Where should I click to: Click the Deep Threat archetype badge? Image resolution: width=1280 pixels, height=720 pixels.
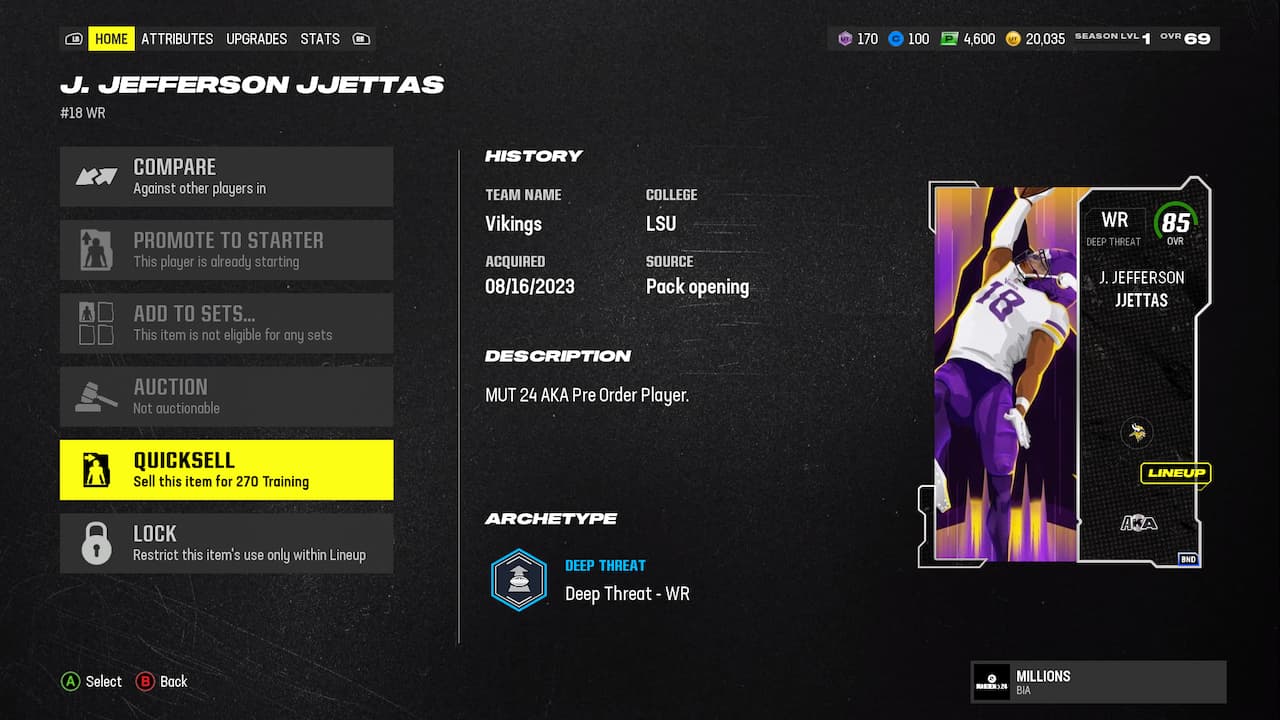[x=518, y=578]
